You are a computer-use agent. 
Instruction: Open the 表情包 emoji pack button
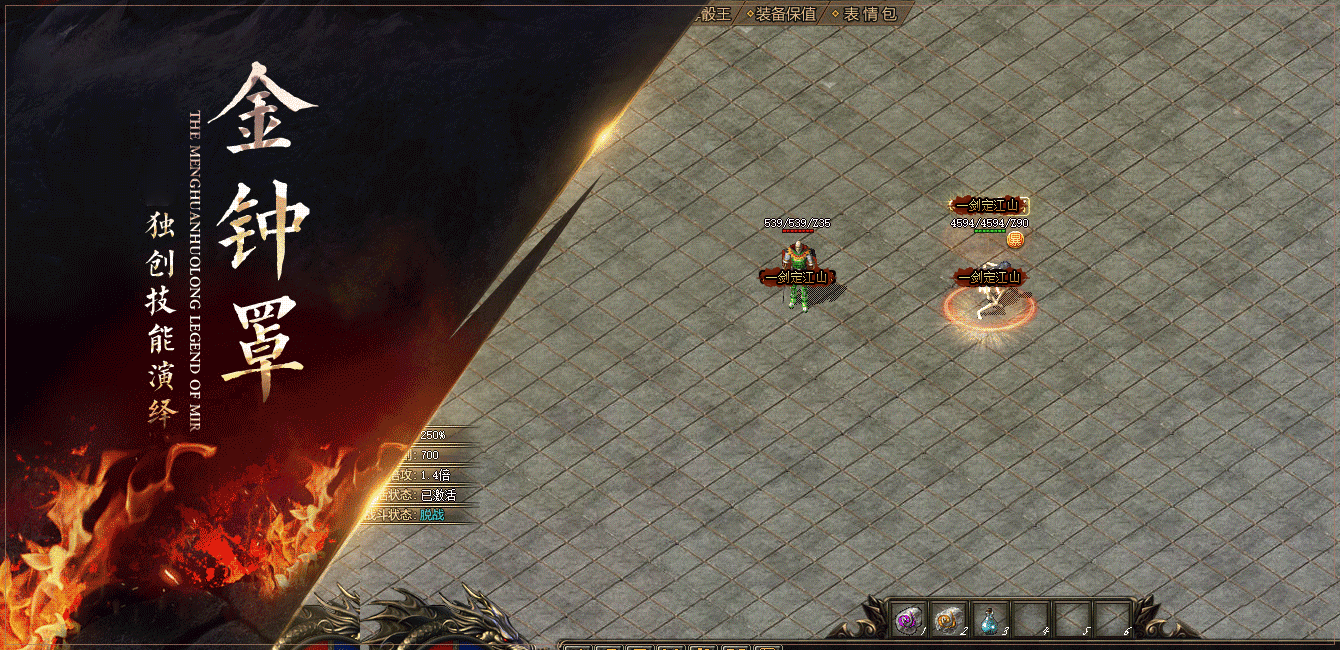click(x=869, y=14)
